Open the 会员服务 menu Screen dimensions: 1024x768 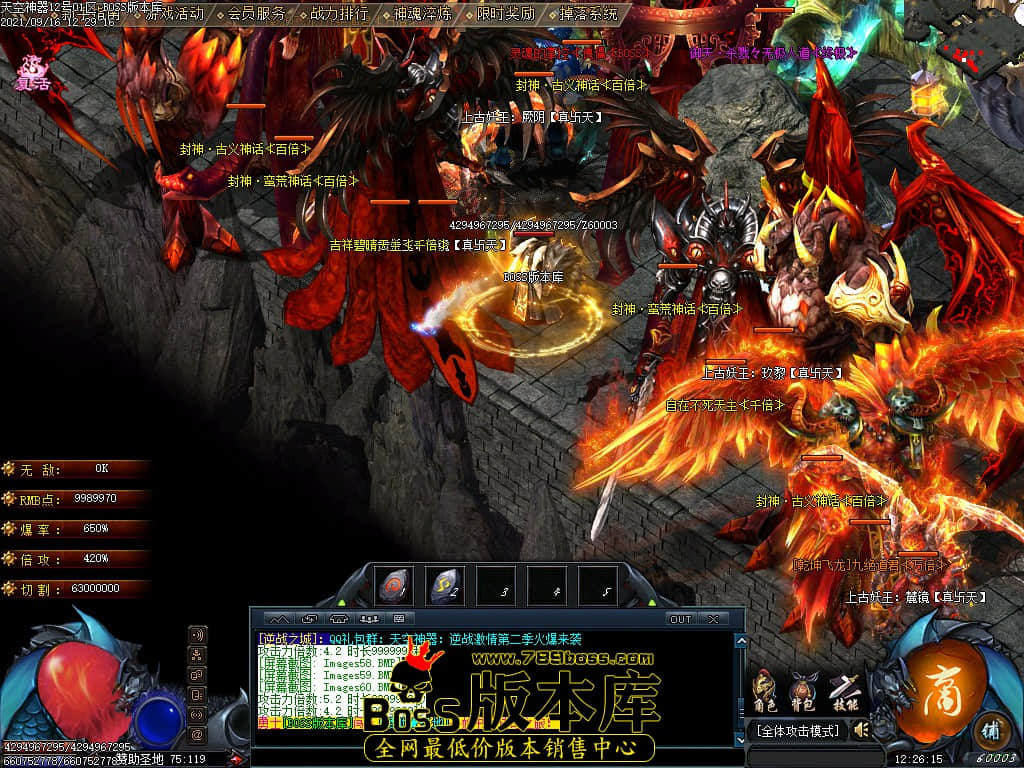coord(256,14)
